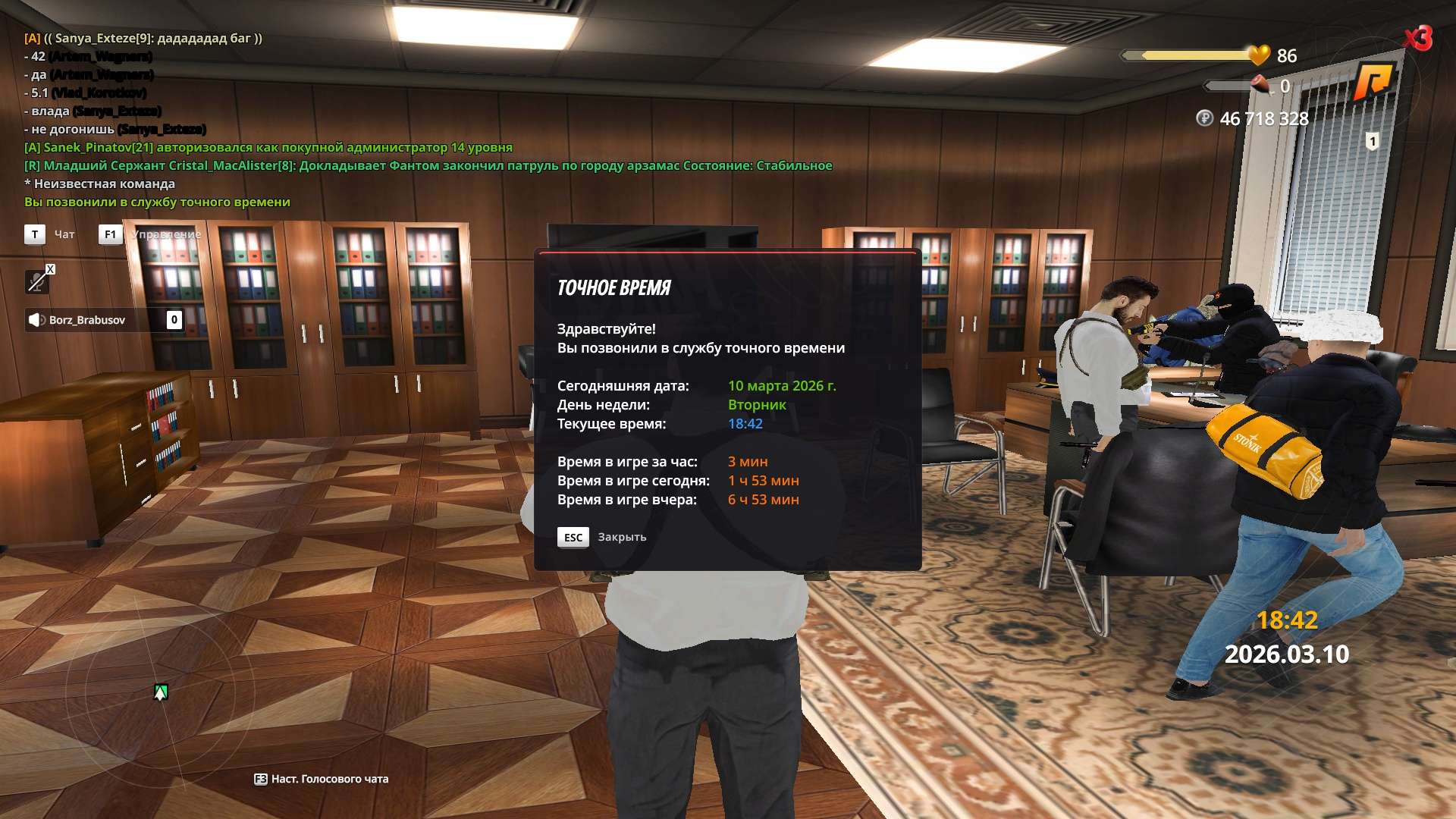Select Borz_Brabusov in the voice chat list

[x=86, y=320]
